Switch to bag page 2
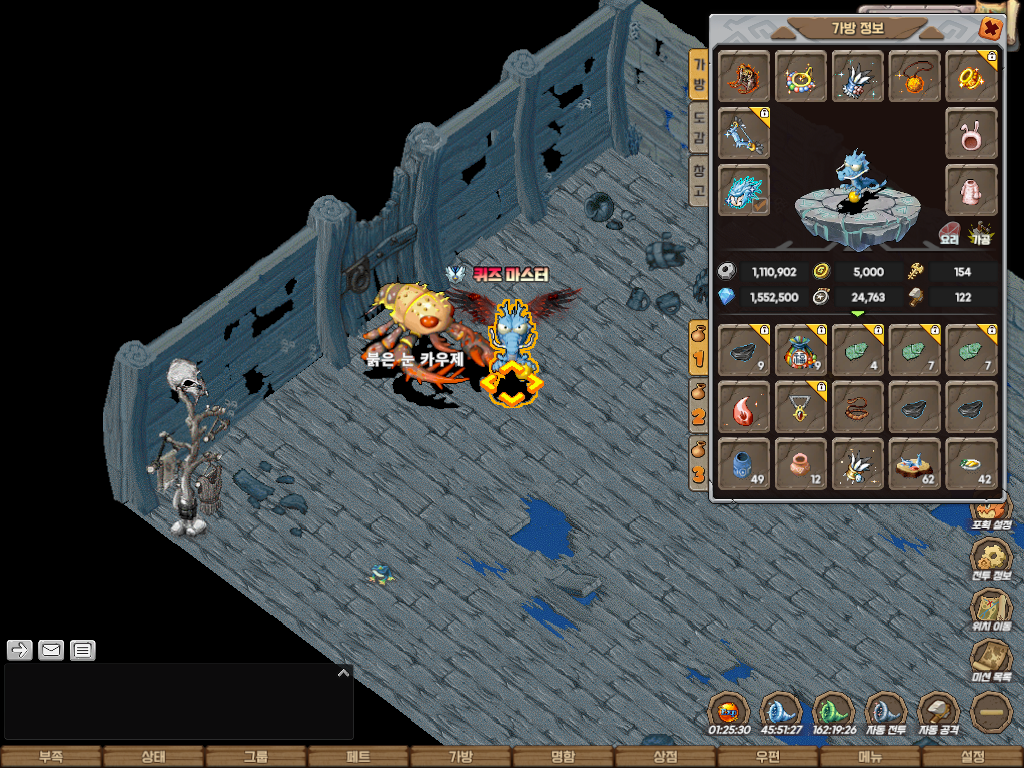This screenshot has width=1024, height=768. tap(699, 405)
